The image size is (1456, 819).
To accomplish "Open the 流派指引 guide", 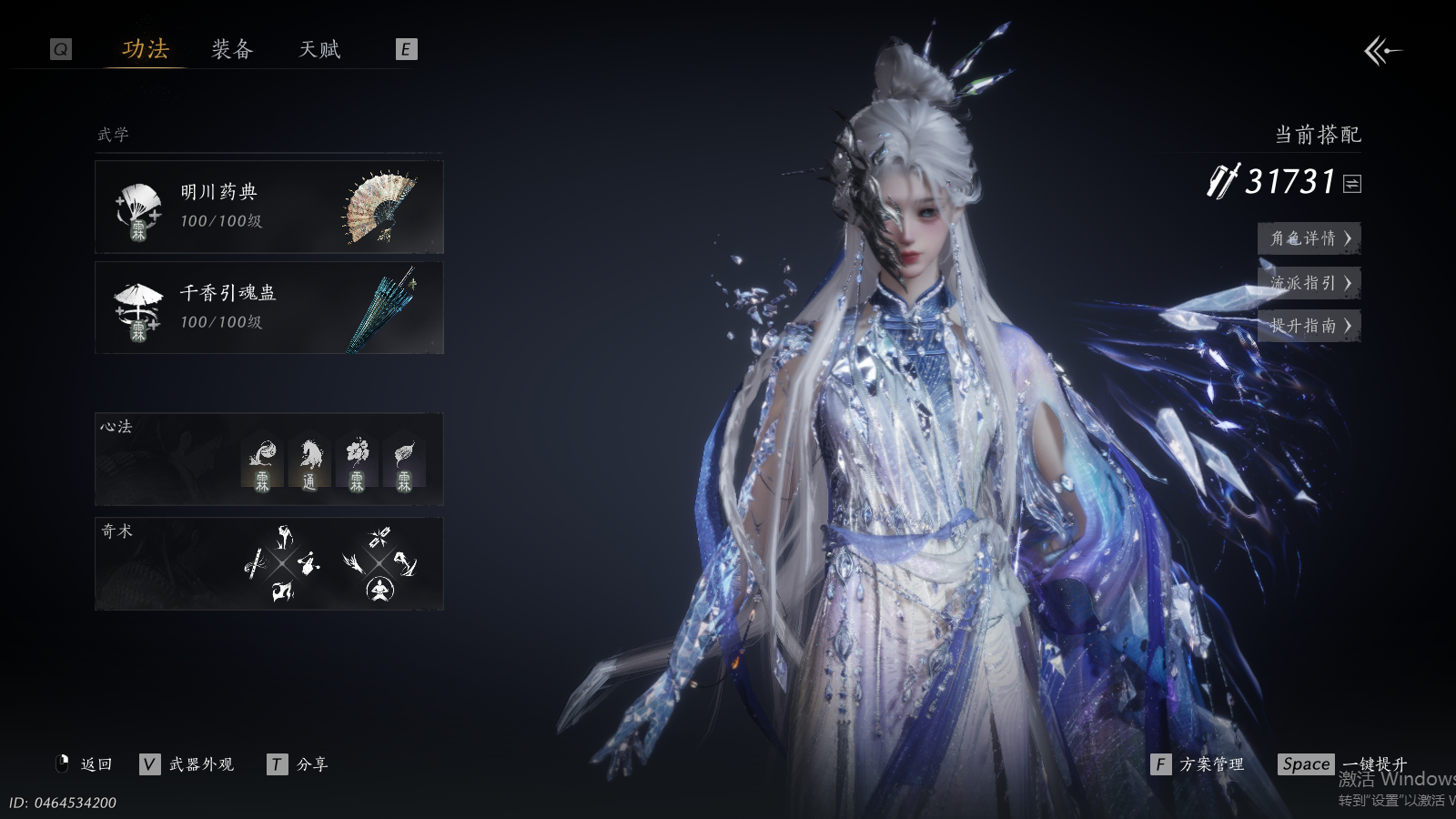I will tap(1309, 283).
